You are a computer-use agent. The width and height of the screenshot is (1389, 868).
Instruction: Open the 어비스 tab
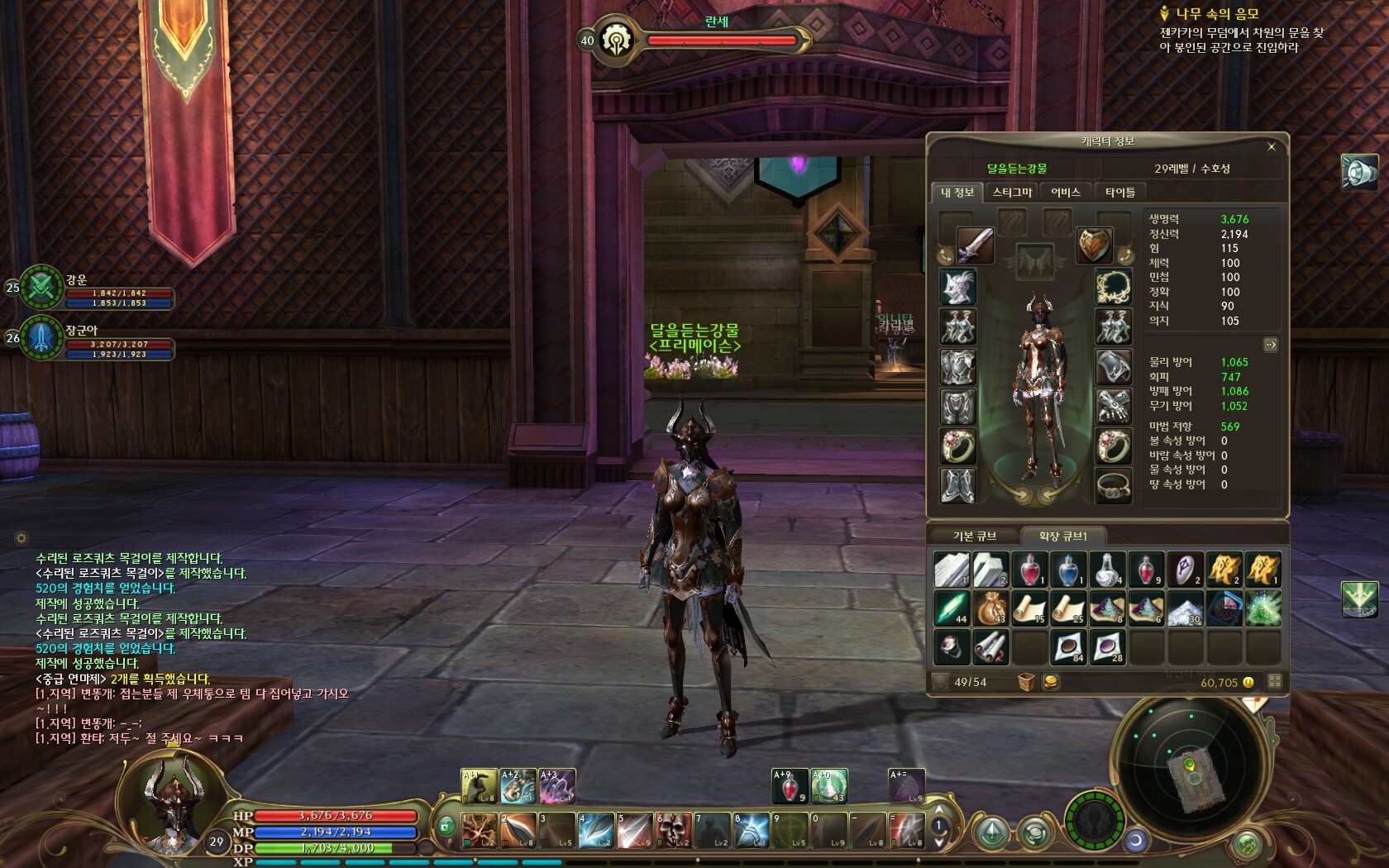[x=1065, y=192]
